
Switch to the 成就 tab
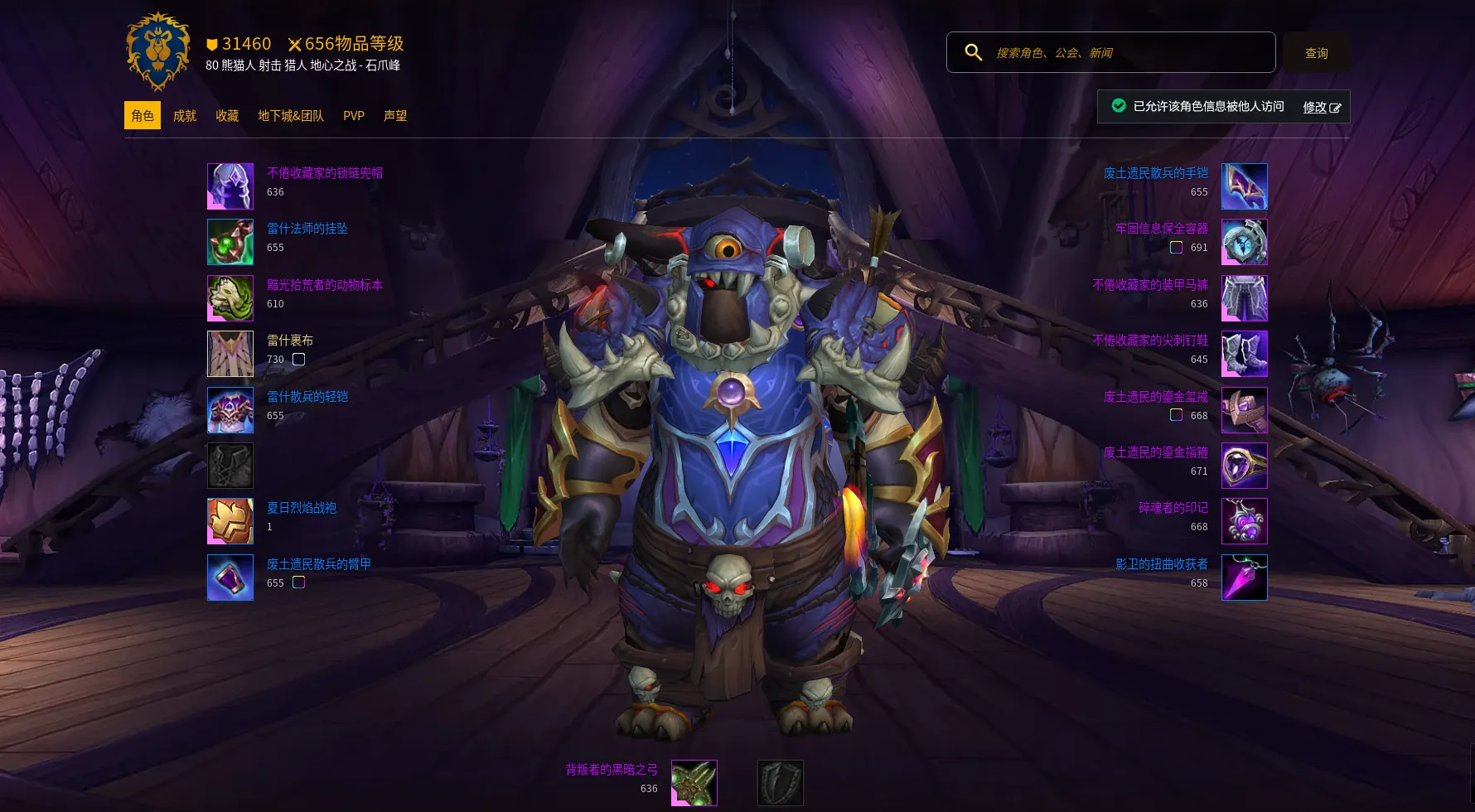coord(185,116)
